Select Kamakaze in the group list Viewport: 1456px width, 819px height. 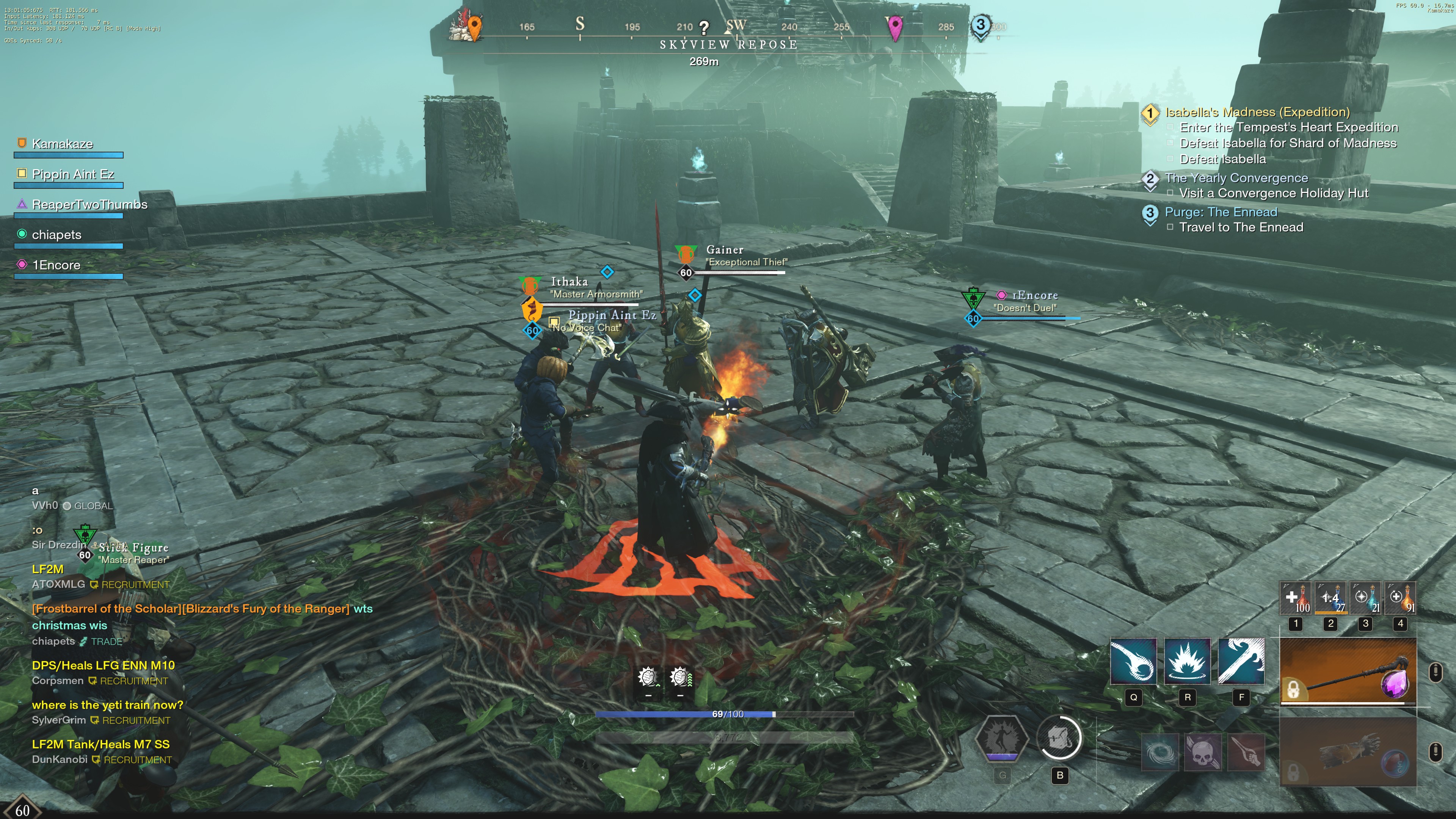62,144
